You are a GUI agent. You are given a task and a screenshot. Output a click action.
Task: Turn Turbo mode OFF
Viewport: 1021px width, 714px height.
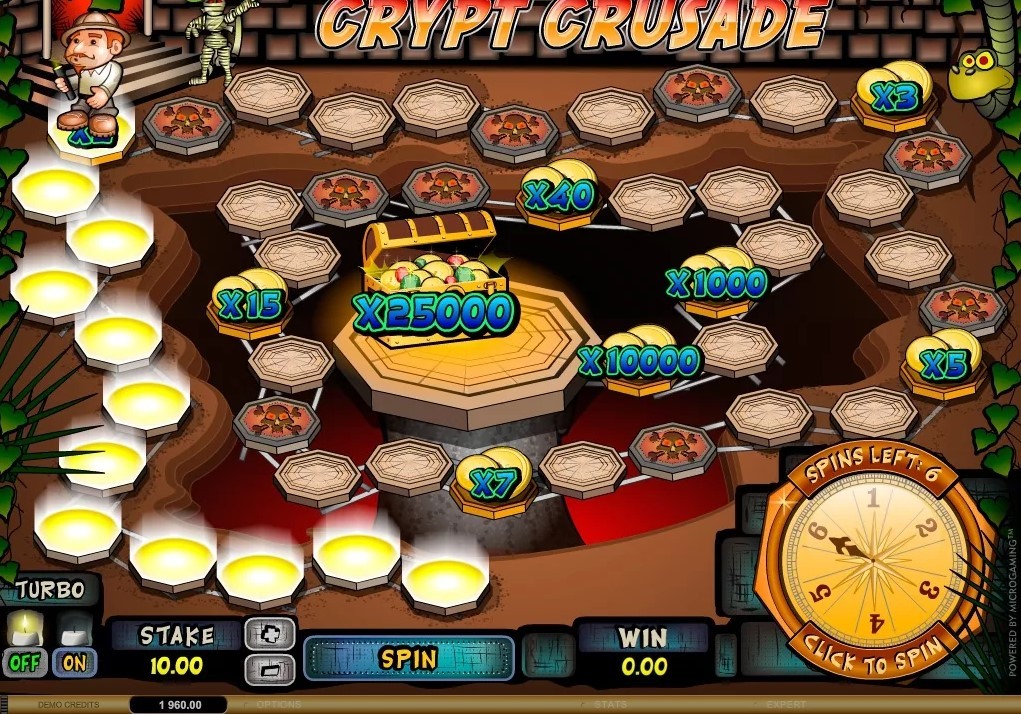(24, 661)
